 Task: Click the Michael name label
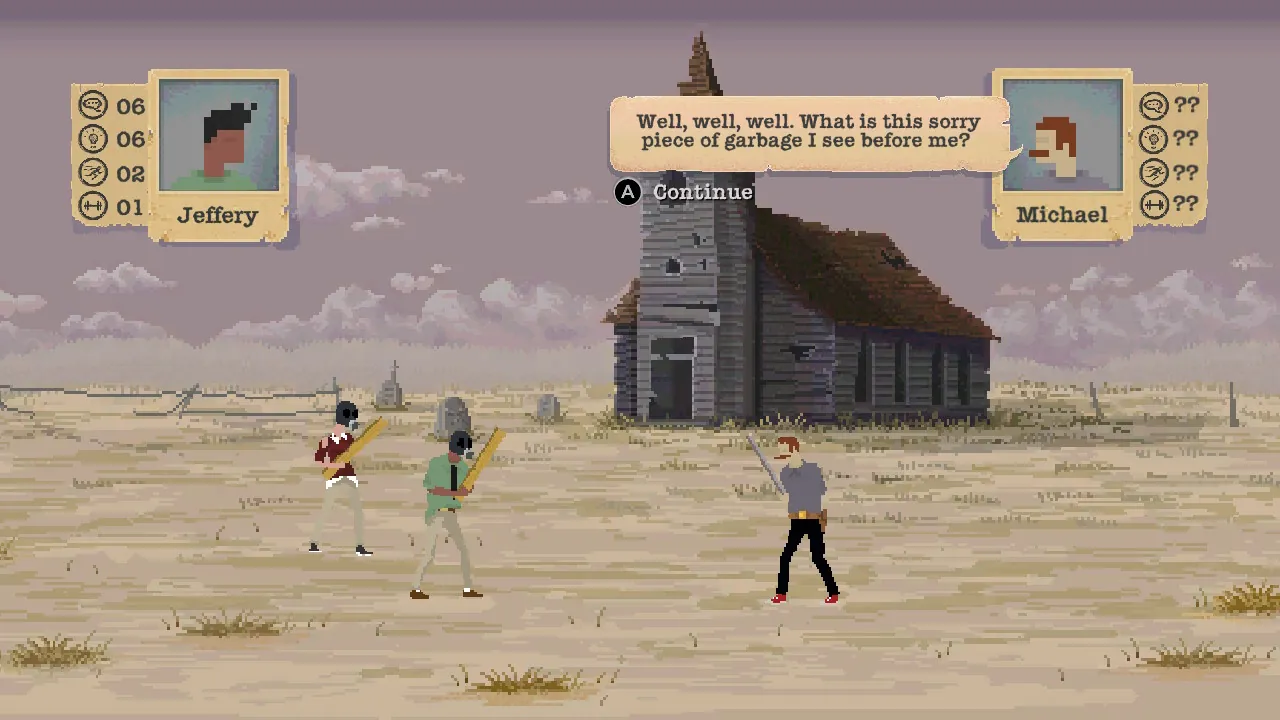(1063, 215)
